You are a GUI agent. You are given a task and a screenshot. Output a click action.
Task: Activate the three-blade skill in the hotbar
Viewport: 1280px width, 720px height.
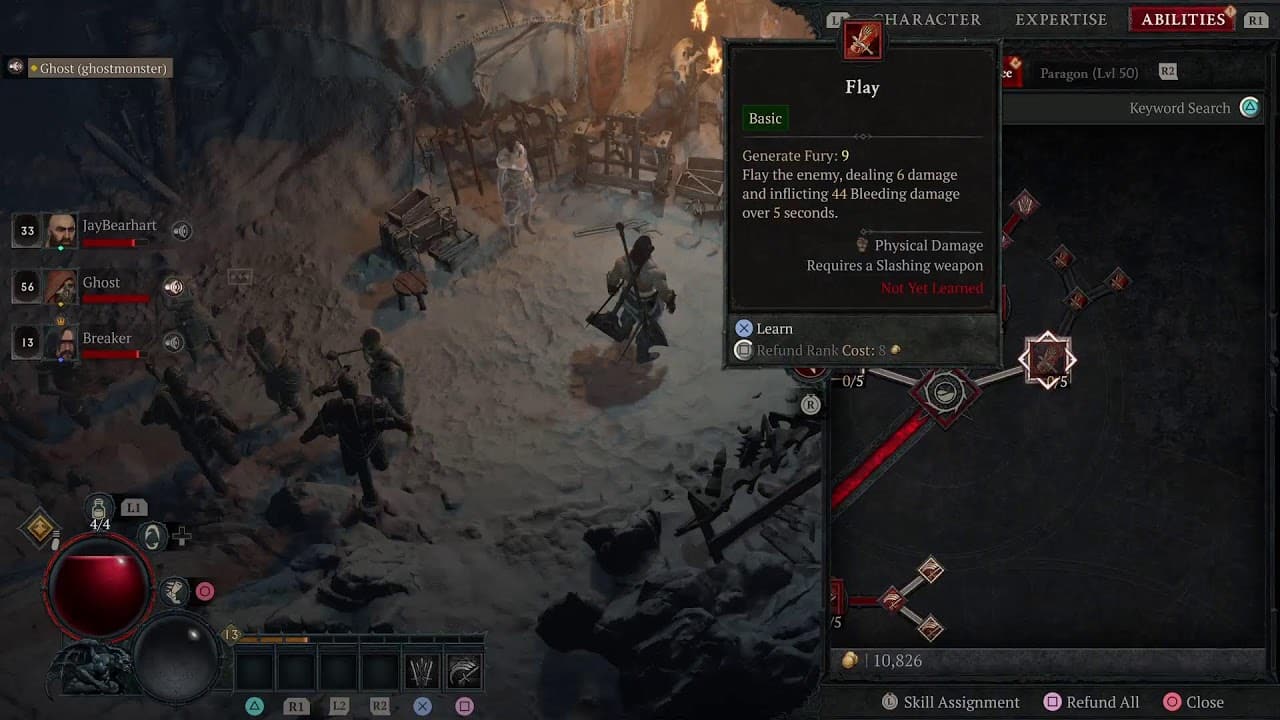422,671
